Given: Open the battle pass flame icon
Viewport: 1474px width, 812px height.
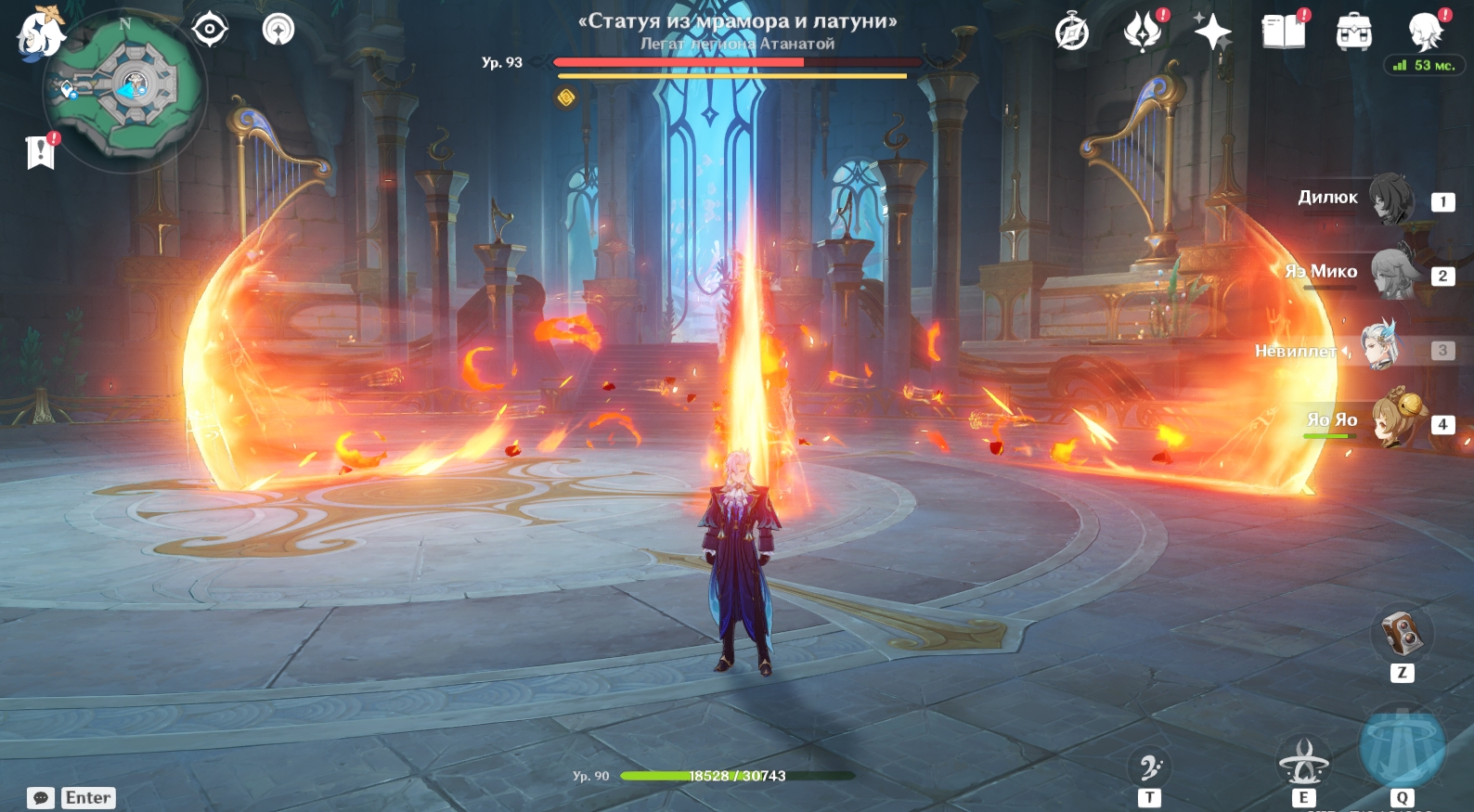Looking at the screenshot, I should 1143,32.
